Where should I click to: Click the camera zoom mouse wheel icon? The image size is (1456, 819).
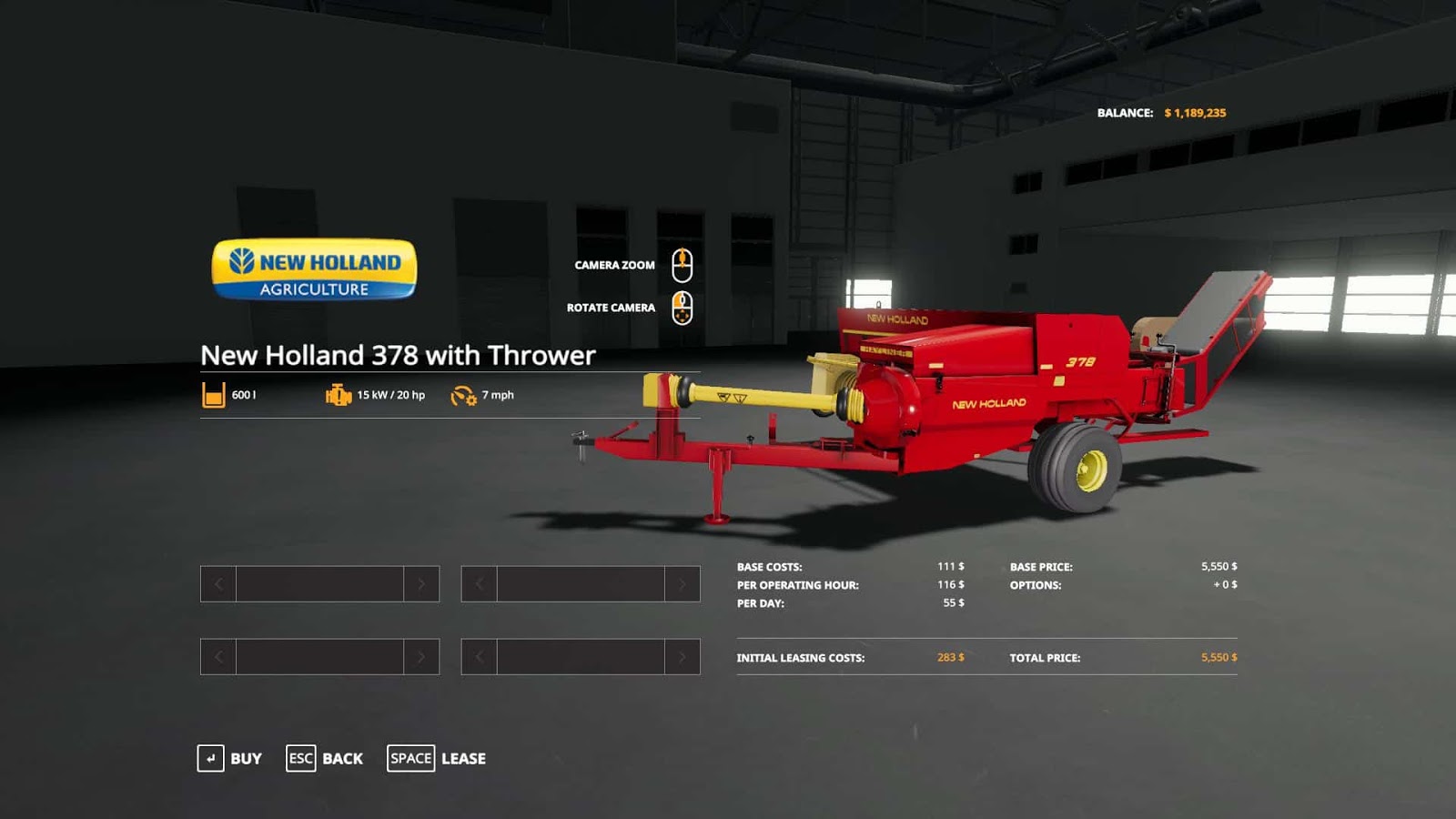tap(682, 264)
